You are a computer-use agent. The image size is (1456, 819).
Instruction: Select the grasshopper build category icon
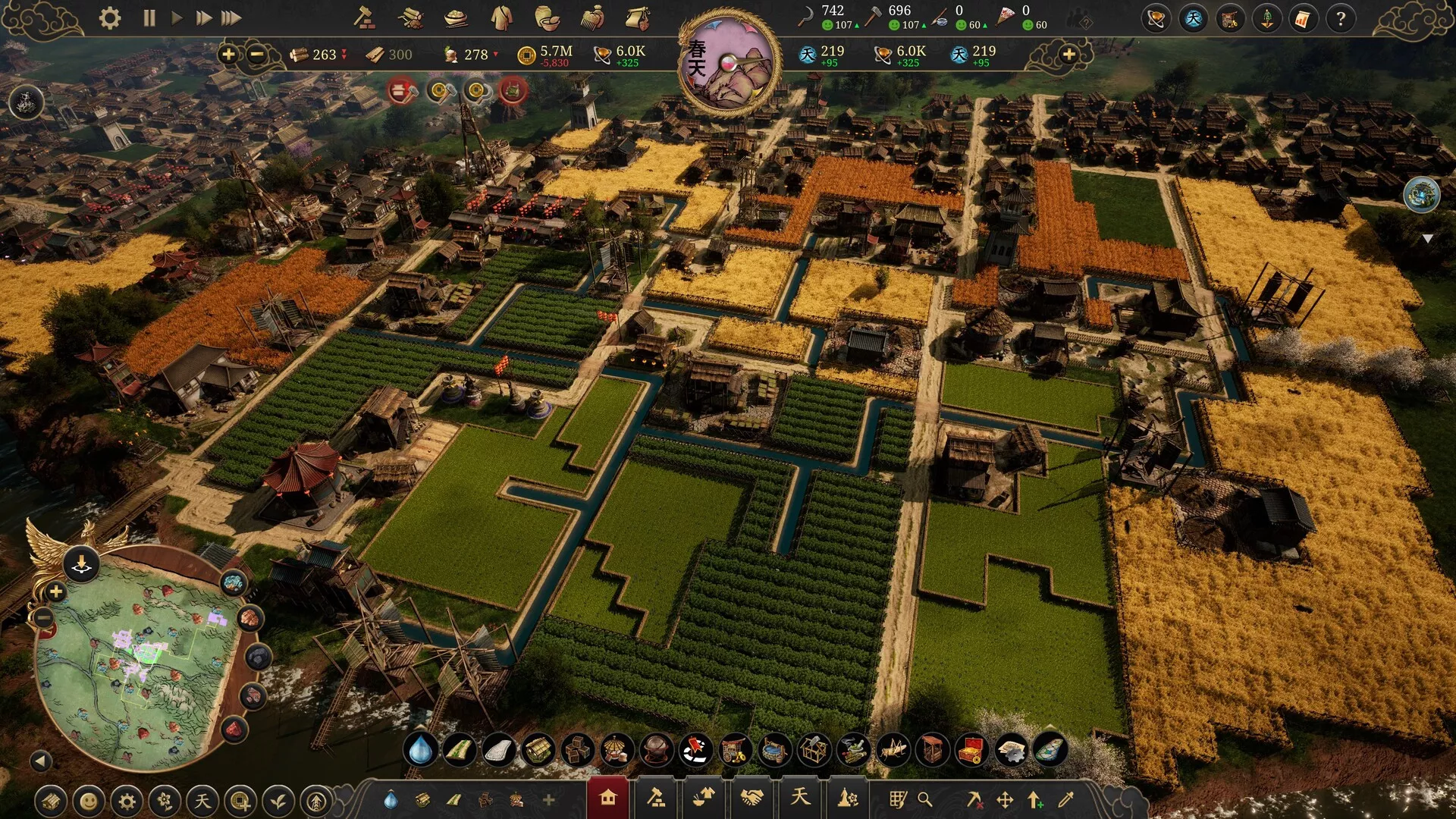(892, 751)
